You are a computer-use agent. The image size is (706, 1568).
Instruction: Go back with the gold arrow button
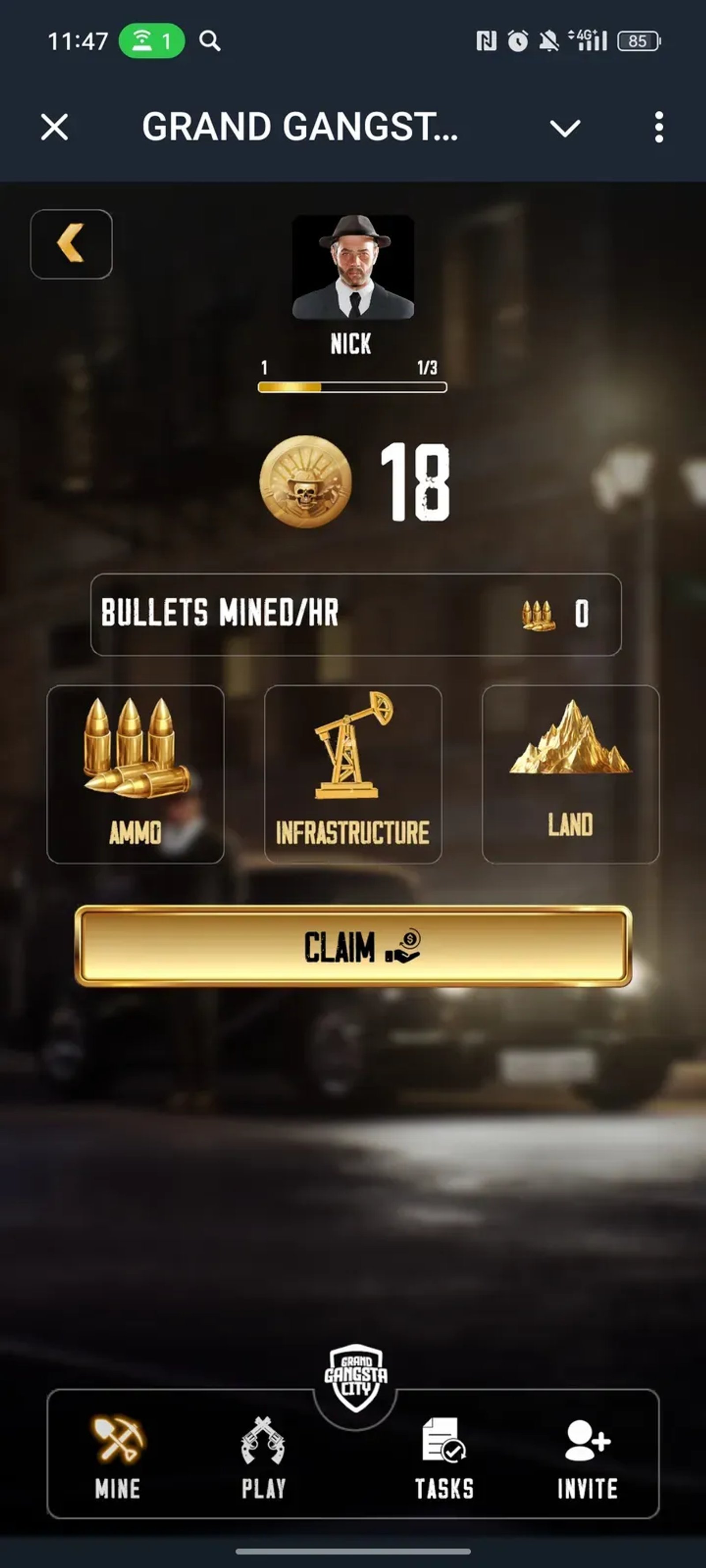click(x=71, y=243)
